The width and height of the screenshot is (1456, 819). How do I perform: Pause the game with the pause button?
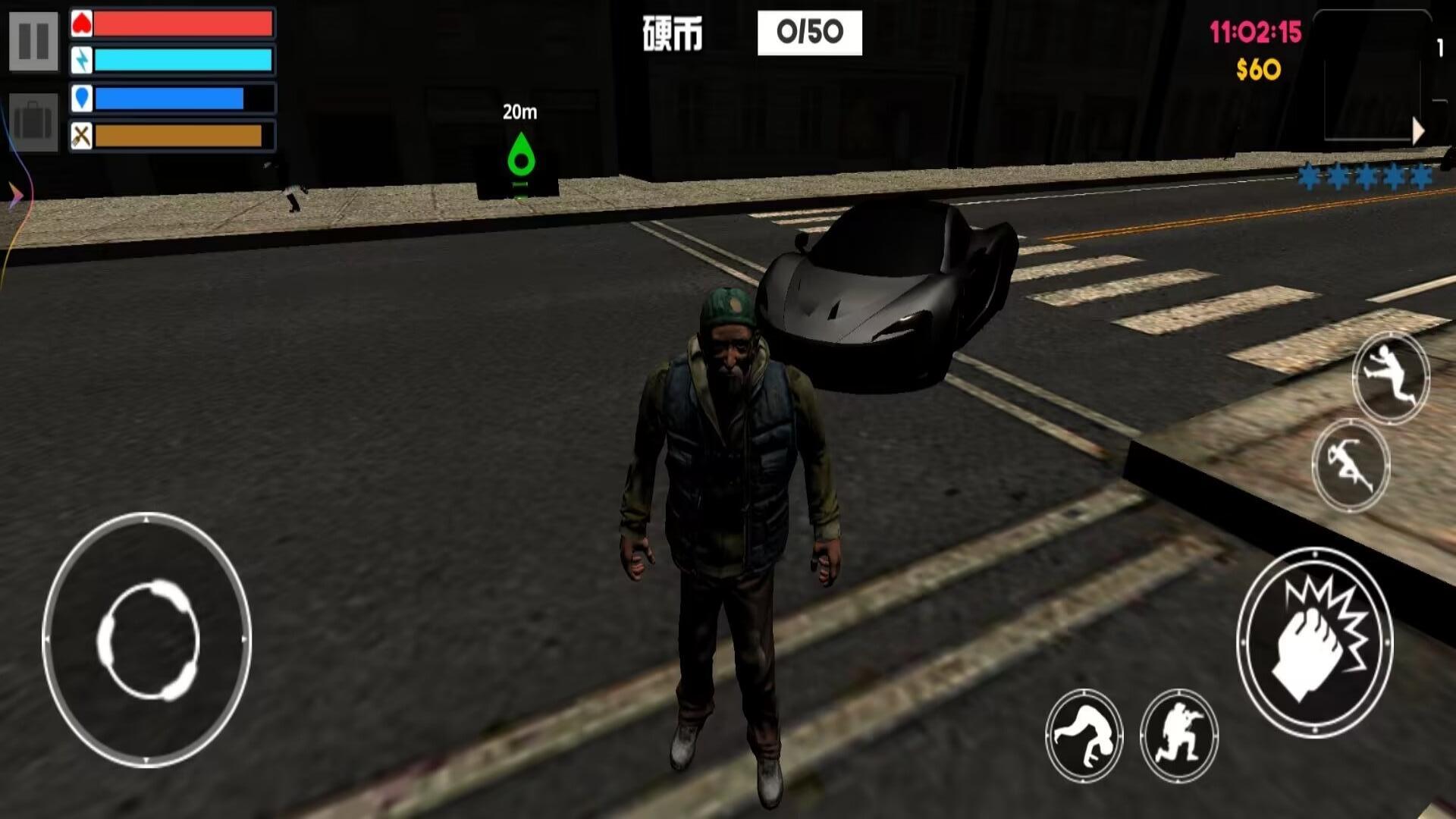pos(33,41)
